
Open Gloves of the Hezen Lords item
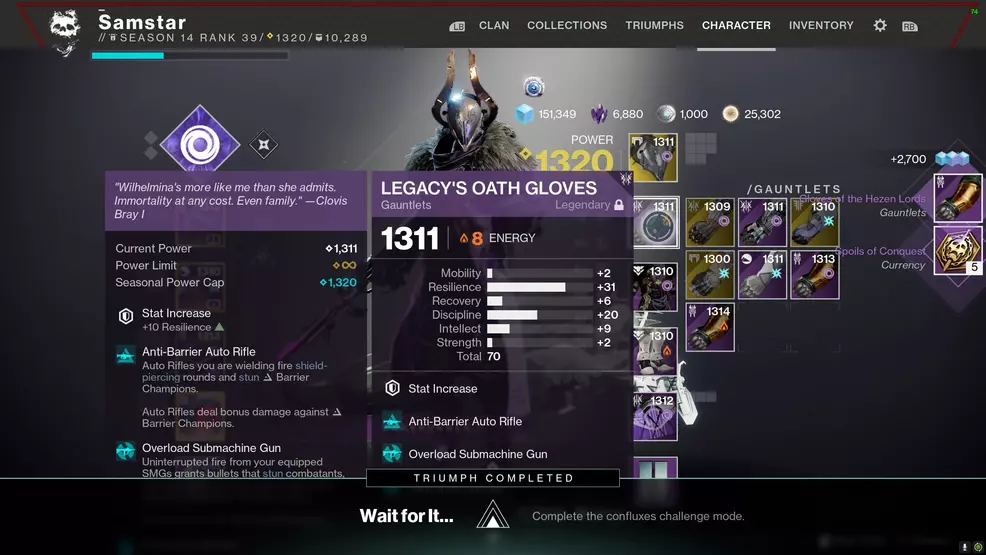click(x=958, y=199)
